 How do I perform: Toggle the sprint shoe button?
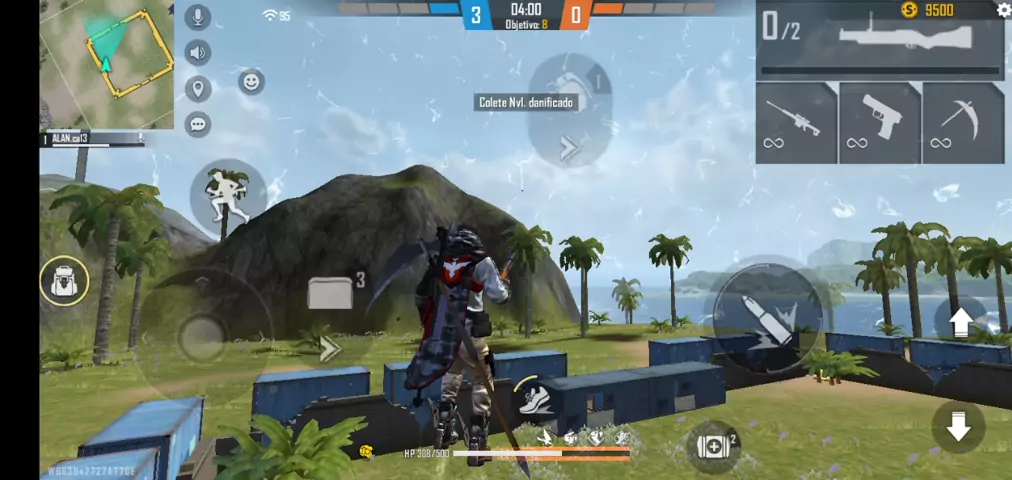click(533, 398)
